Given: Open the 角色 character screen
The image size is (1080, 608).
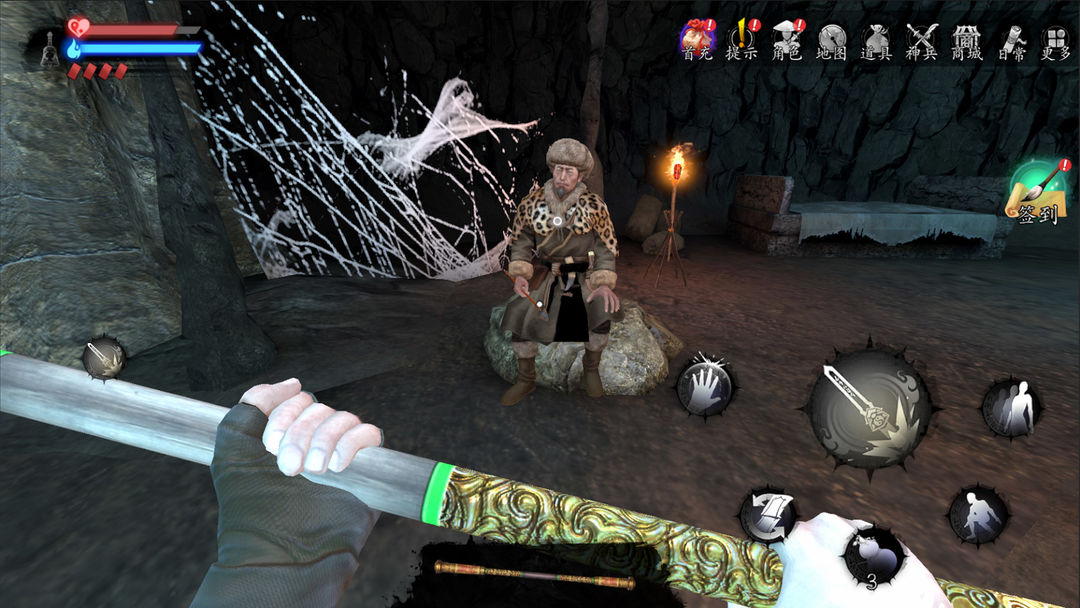Looking at the screenshot, I should tap(787, 40).
